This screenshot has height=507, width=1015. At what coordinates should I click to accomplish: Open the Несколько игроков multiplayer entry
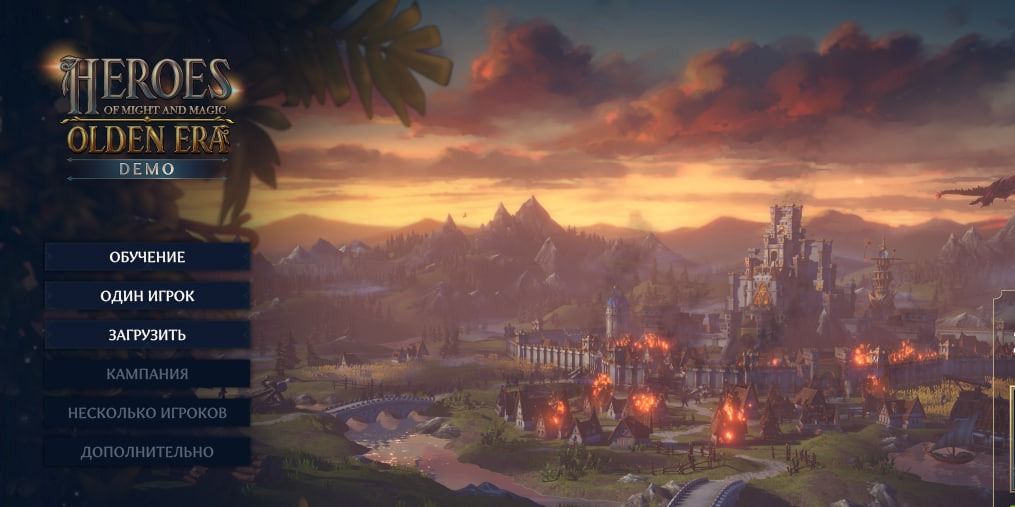147,413
